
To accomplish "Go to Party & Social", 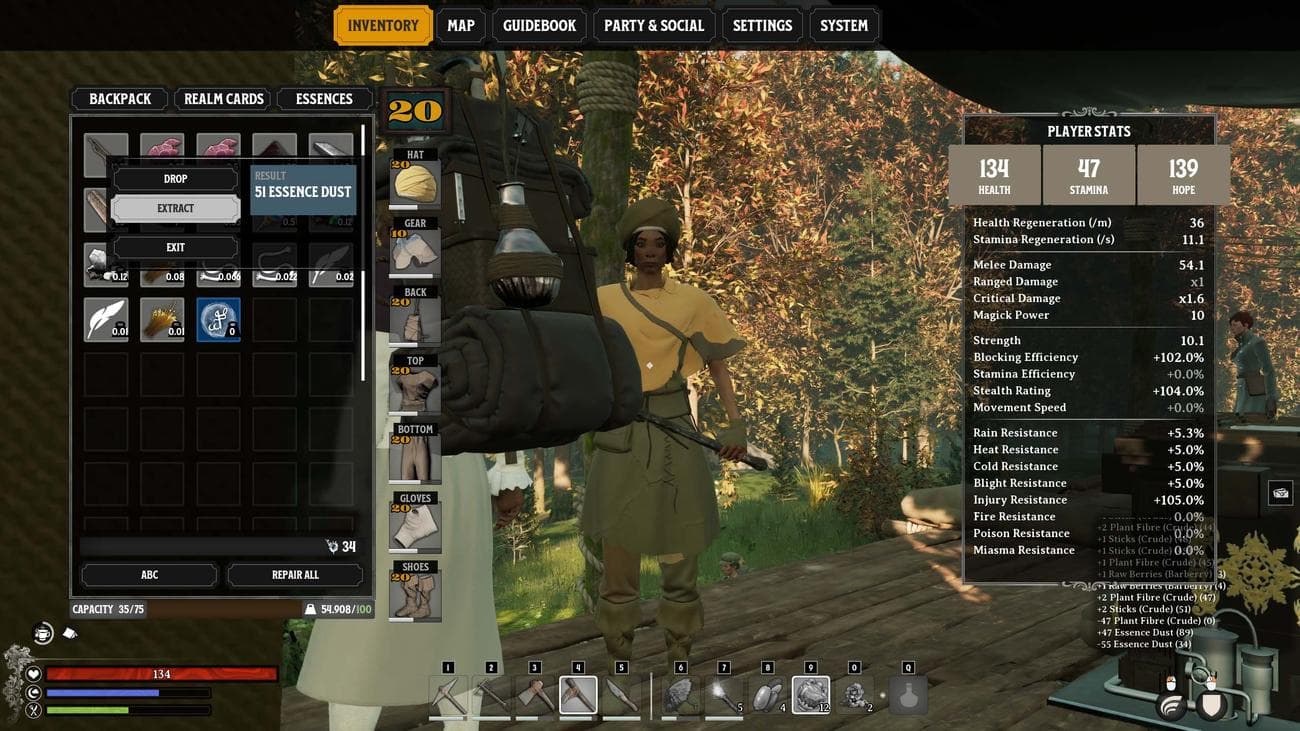I will point(654,26).
